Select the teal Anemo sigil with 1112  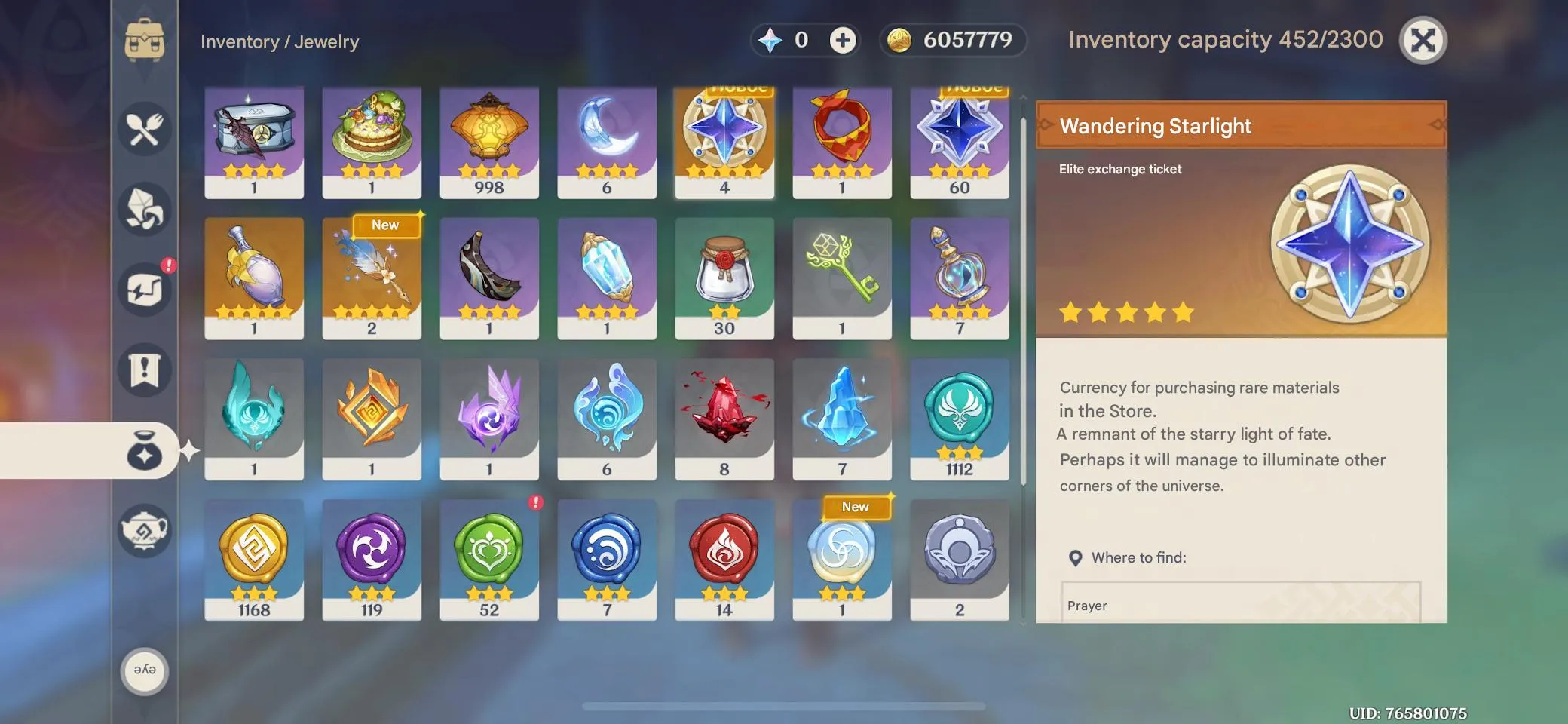(x=960, y=419)
